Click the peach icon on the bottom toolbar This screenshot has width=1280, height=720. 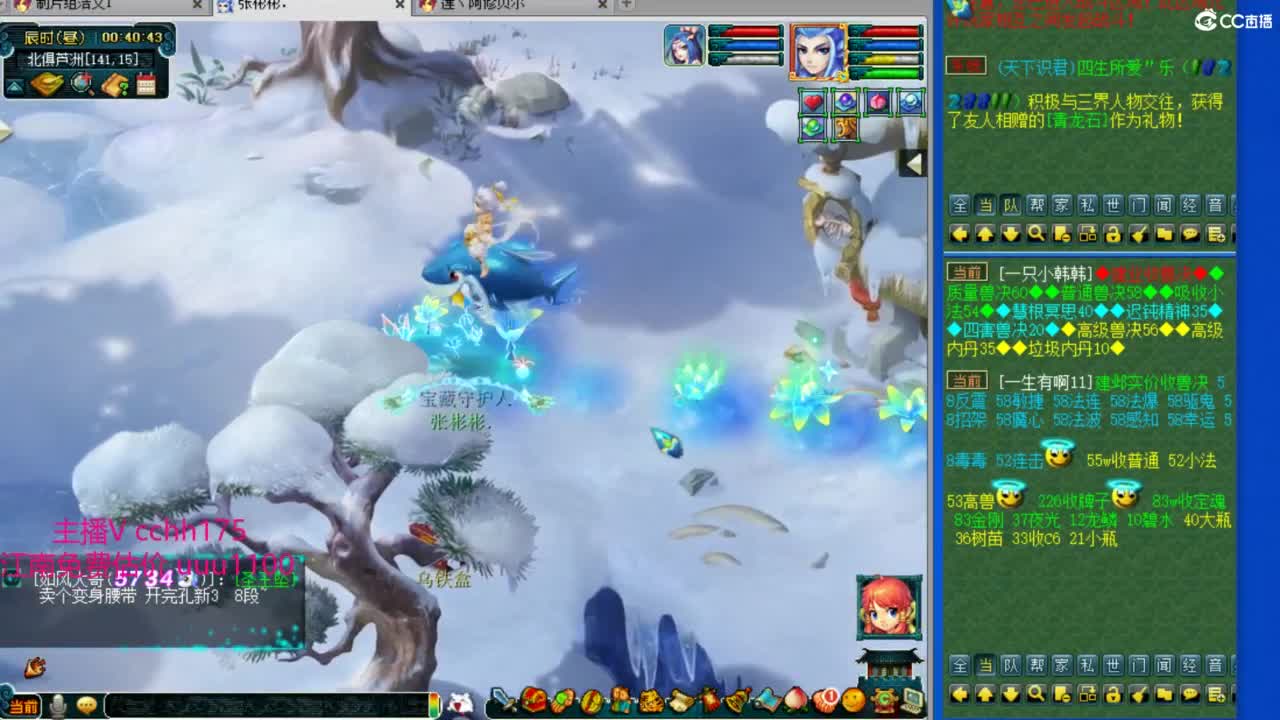[795, 700]
